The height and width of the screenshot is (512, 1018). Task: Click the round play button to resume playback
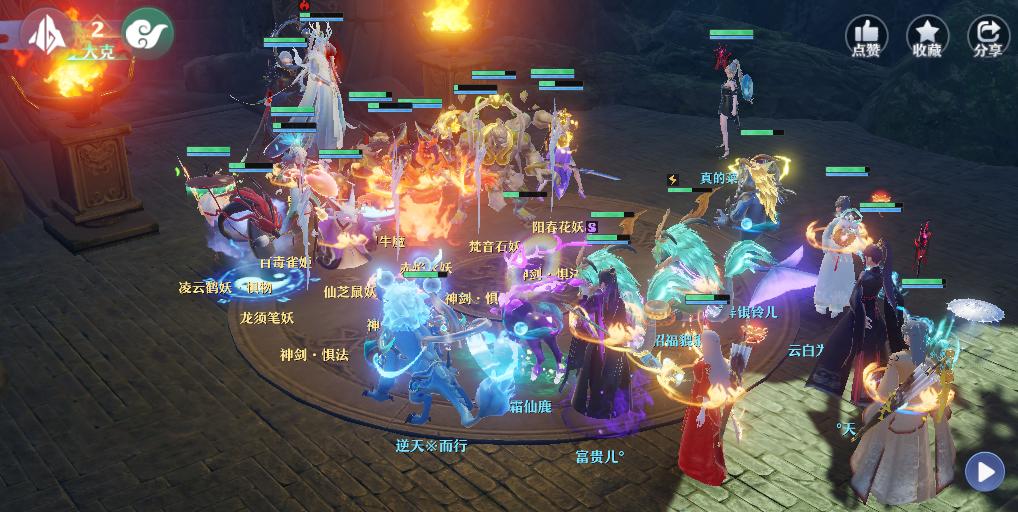(x=985, y=471)
